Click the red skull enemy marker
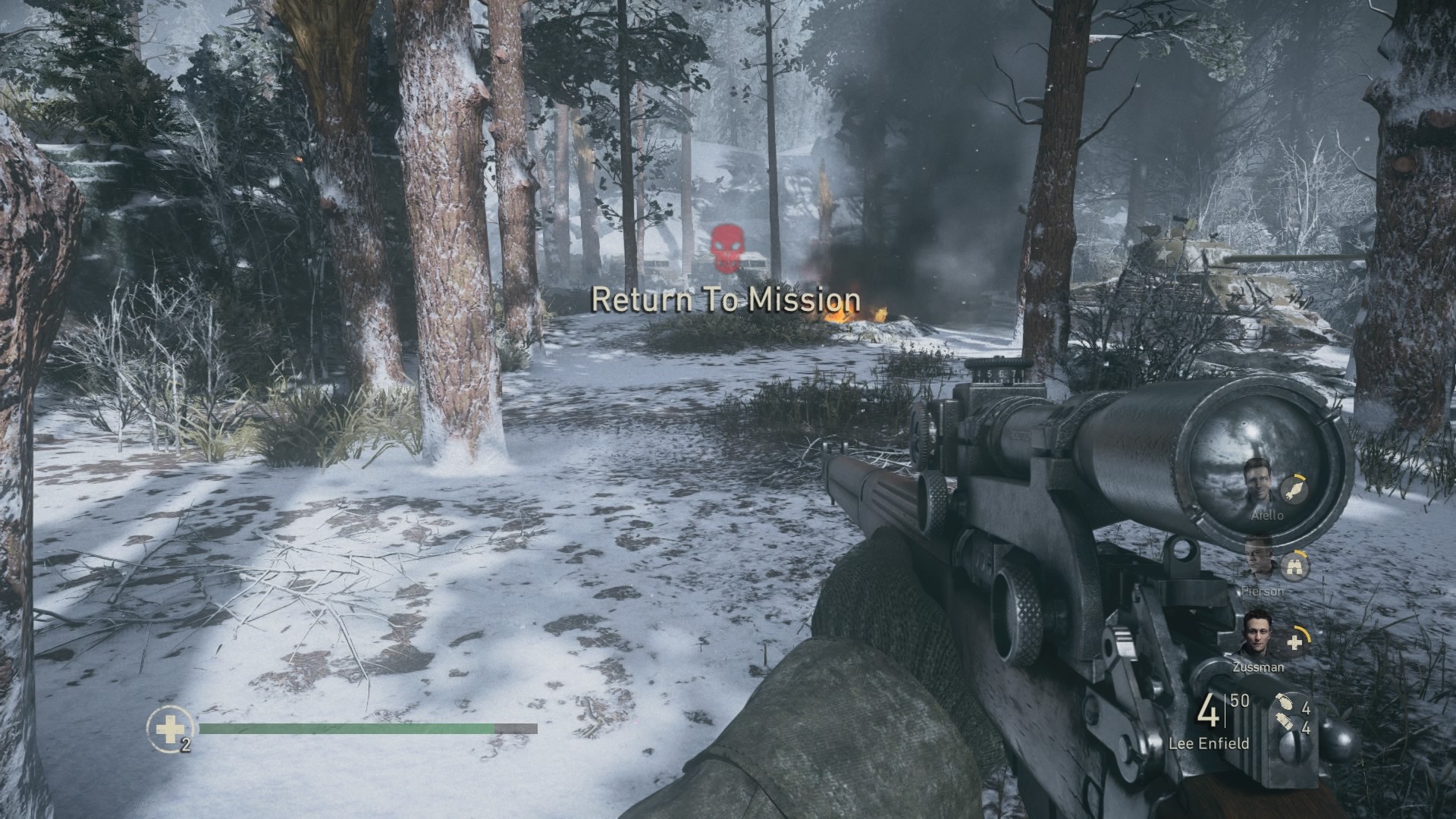 coord(727,244)
